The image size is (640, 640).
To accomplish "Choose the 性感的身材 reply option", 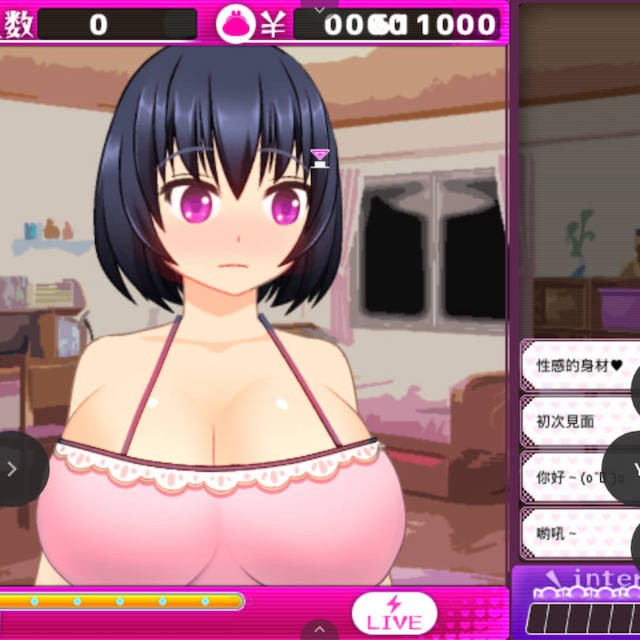I will [x=578, y=366].
